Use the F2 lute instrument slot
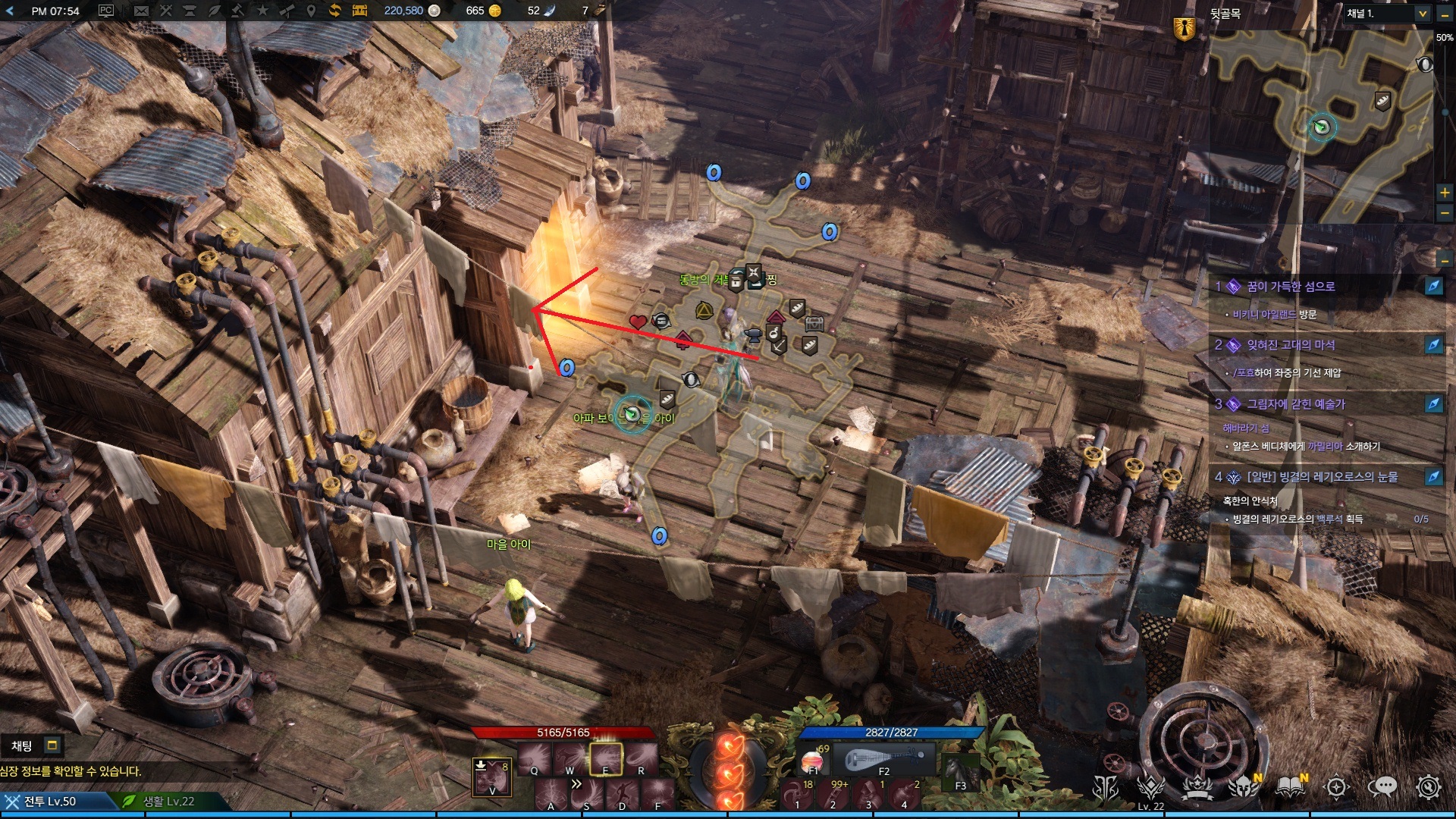The height and width of the screenshot is (819, 1456). pyautogui.click(x=884, y=758)
